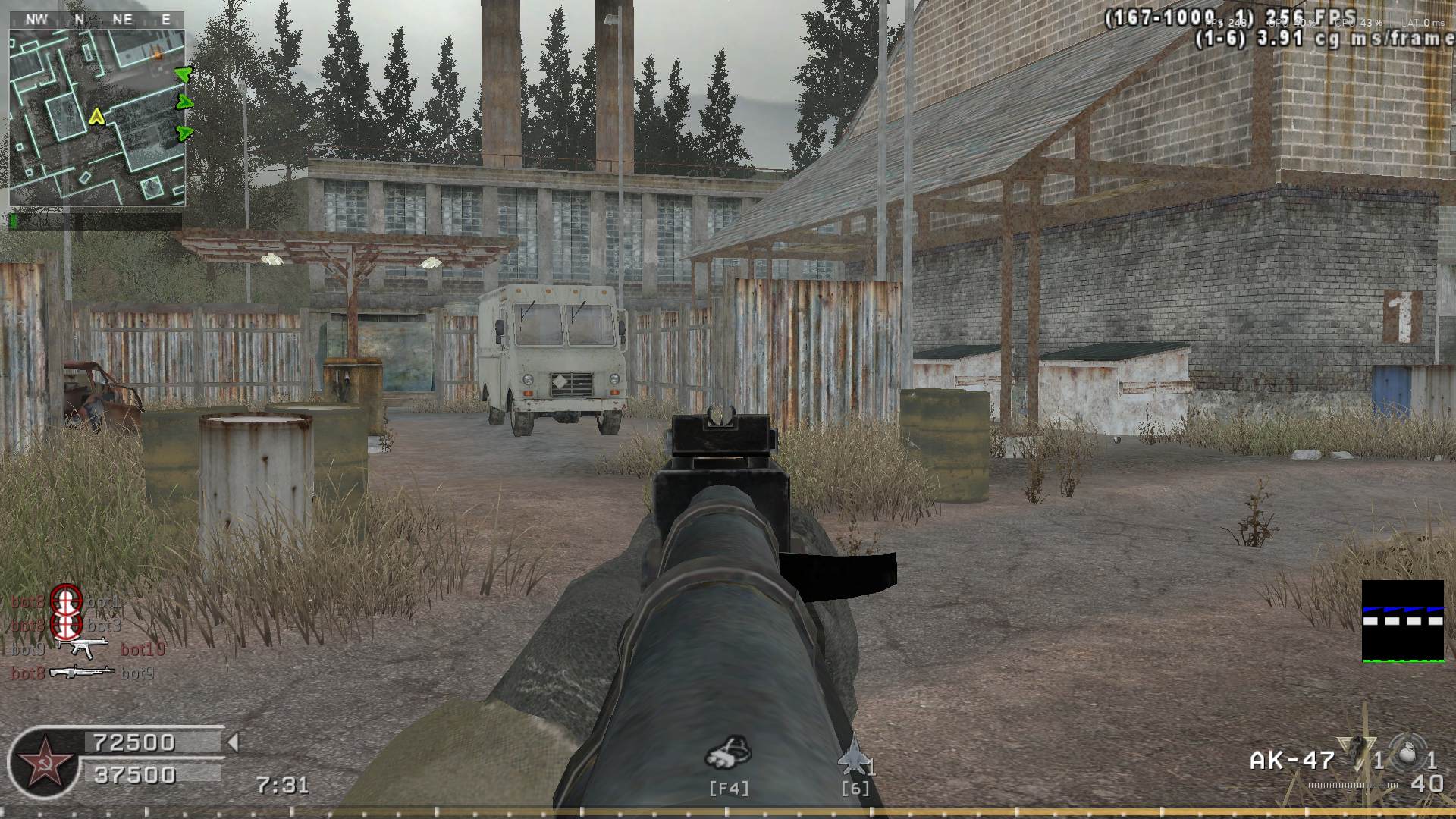The image size is (1456, 819).
Task: Click the compass strip above the minimap
Action: 97,20
